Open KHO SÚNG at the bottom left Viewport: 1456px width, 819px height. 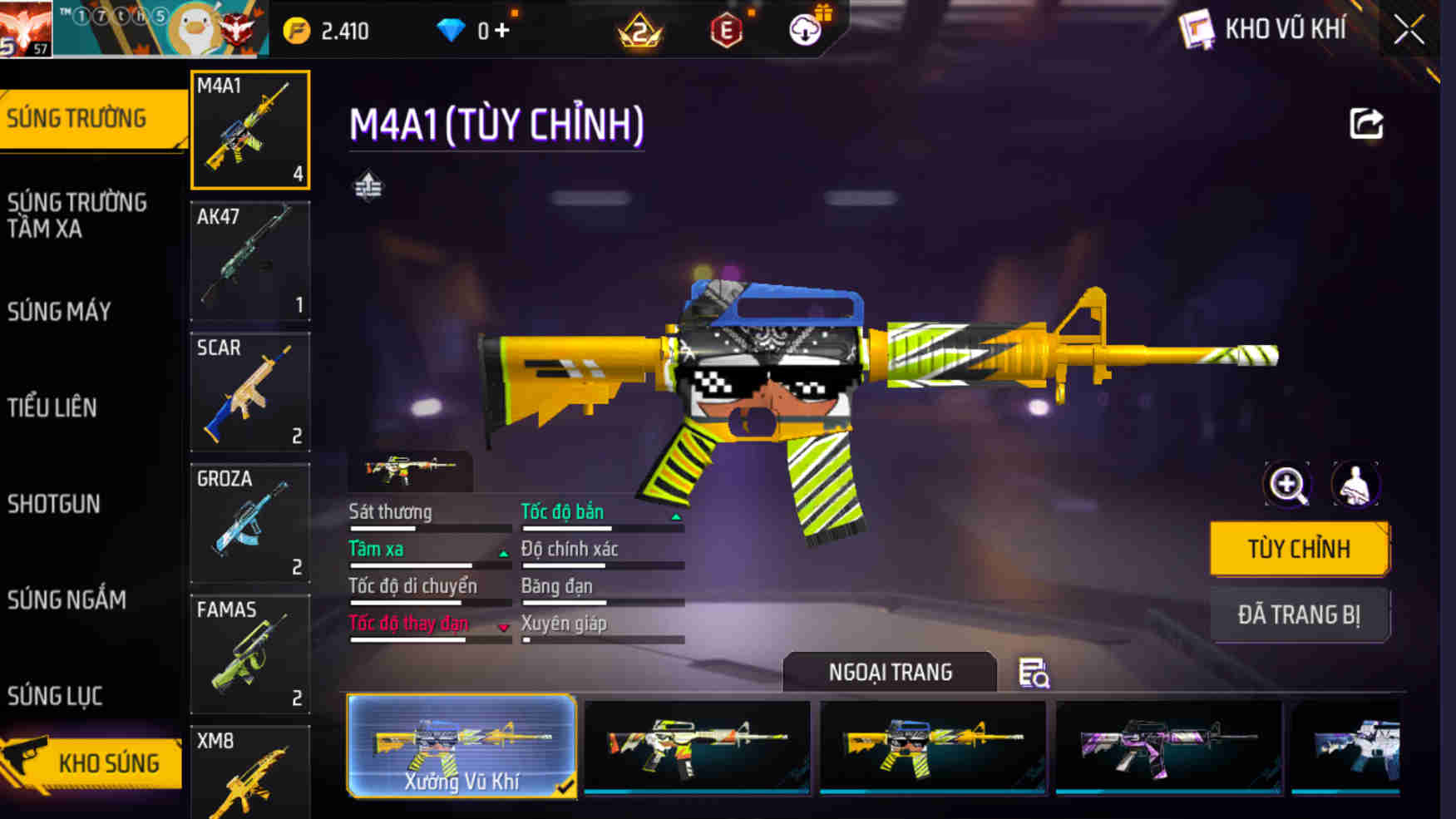click(x=109, y=761)
